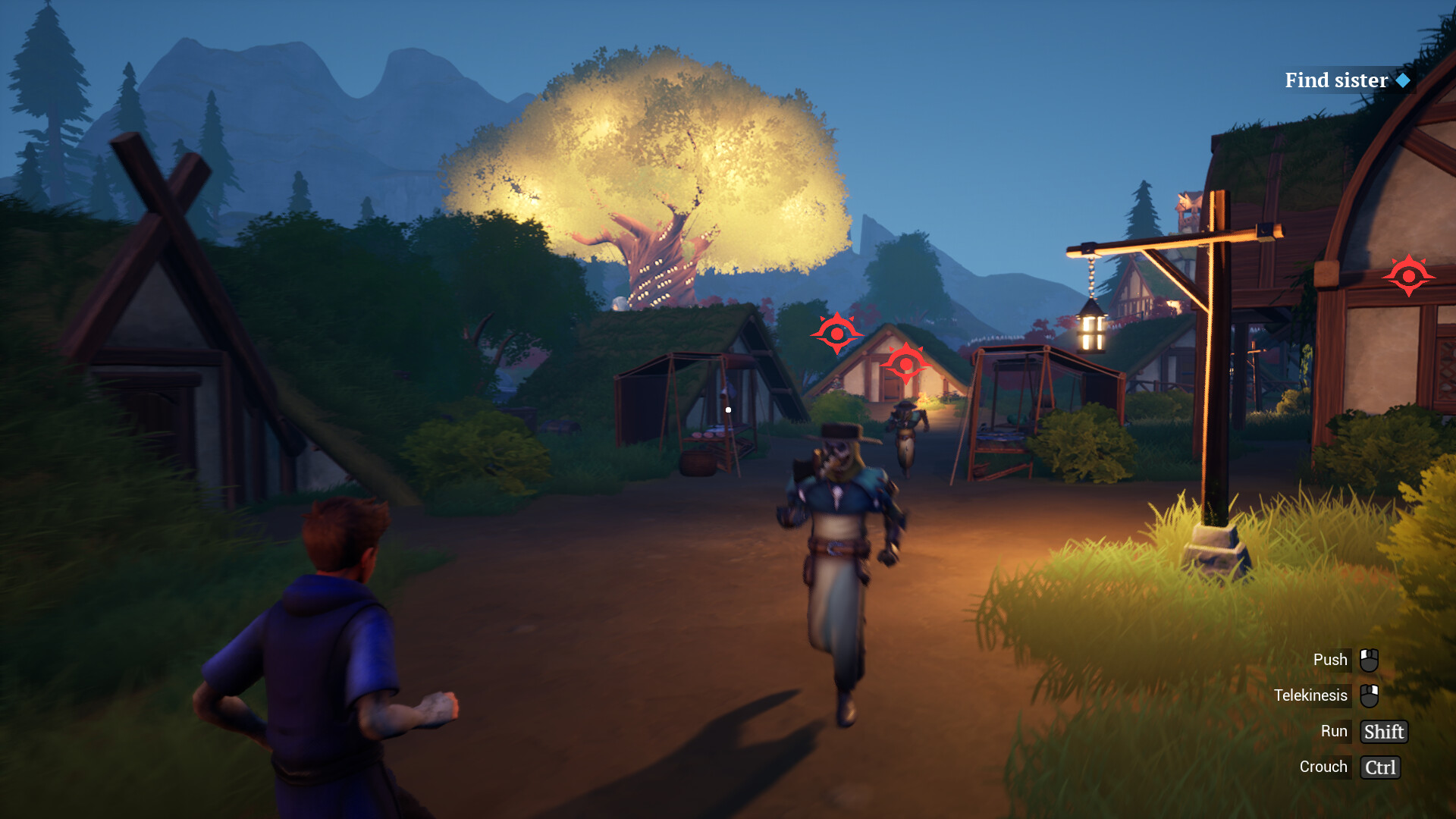Enable the Push ability from the hint bar
Screen dimensions: 1456x819
point(1331,659)
